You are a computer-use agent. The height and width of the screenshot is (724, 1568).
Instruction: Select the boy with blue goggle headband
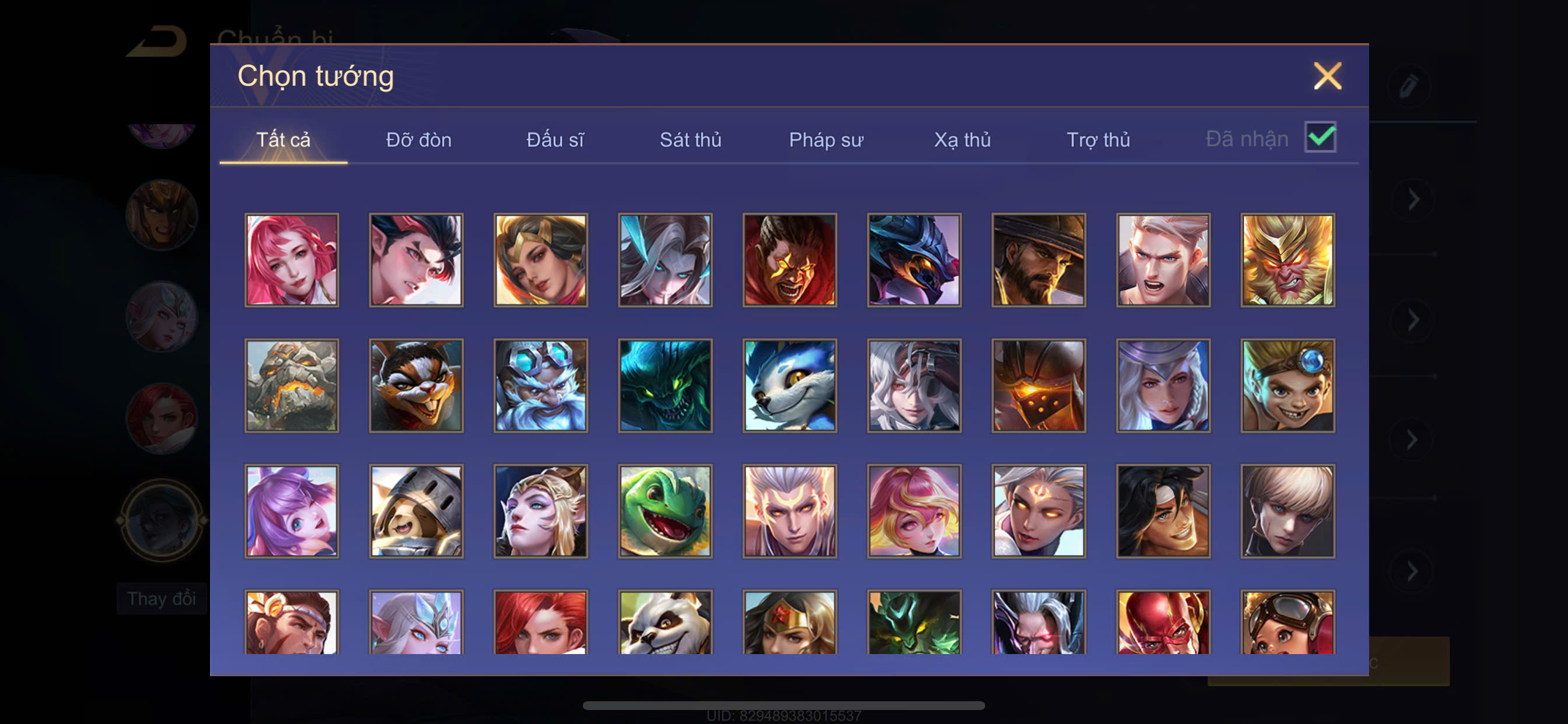click(1287, 386)
